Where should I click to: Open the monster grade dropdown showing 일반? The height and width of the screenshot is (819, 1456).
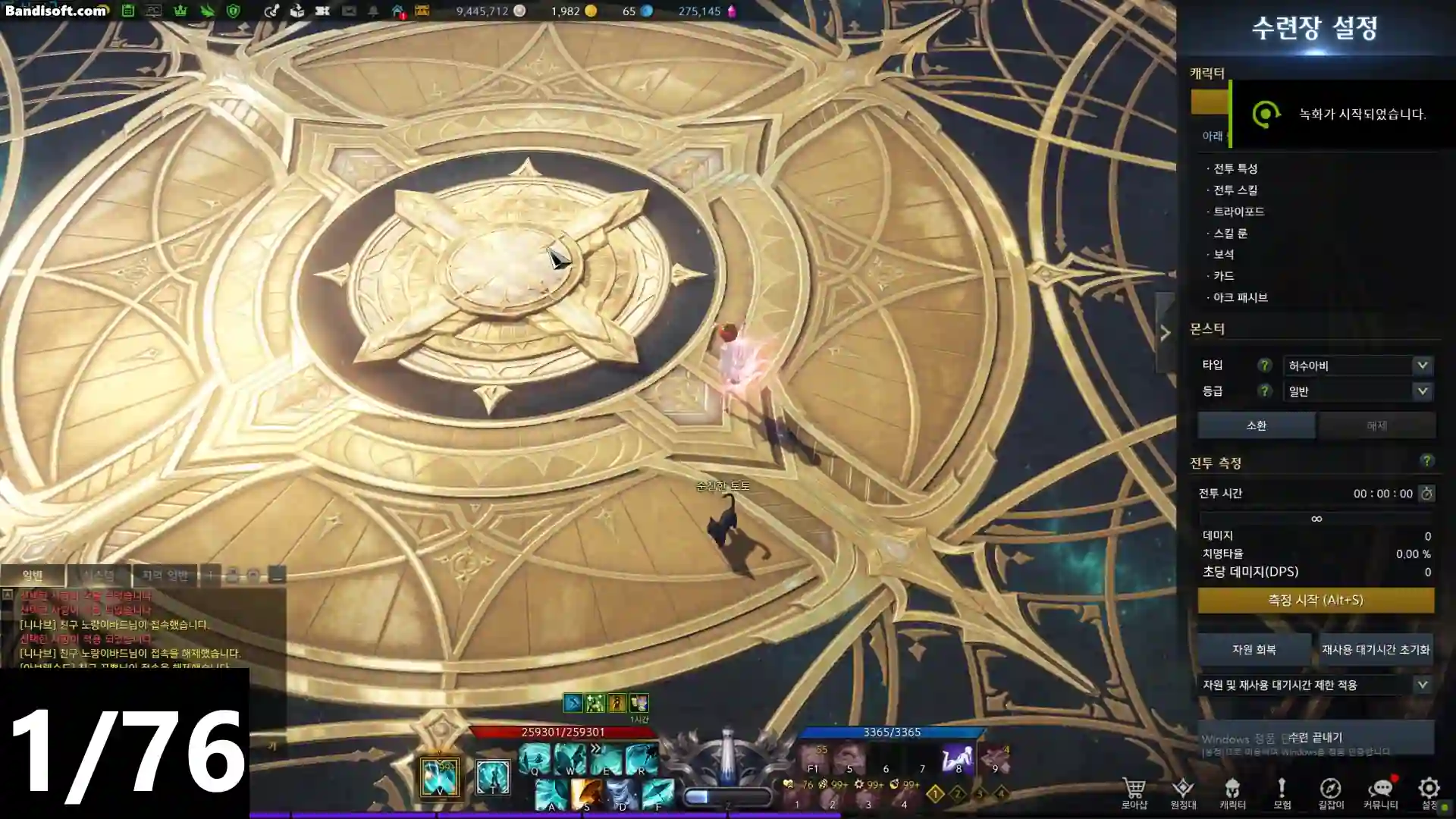pos(1357,391)
